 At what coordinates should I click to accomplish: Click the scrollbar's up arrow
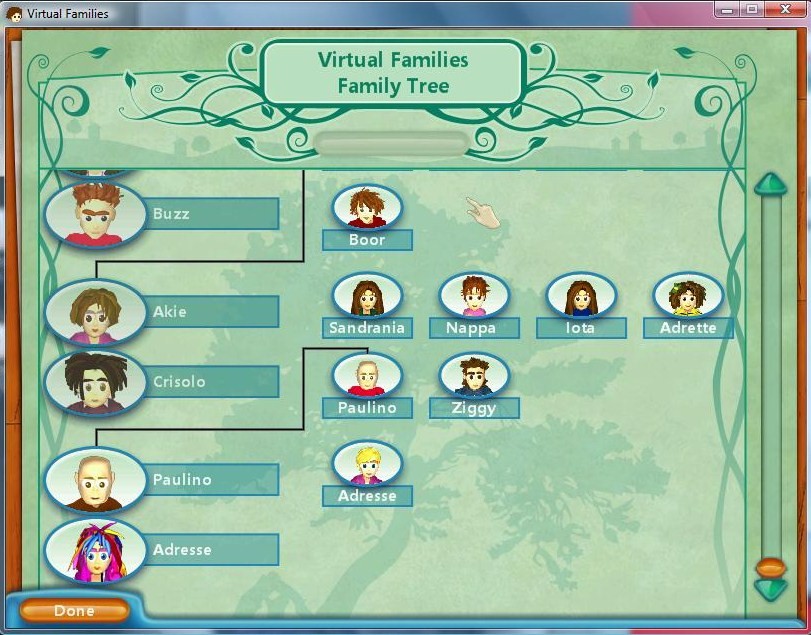click(x=771, y=184)
